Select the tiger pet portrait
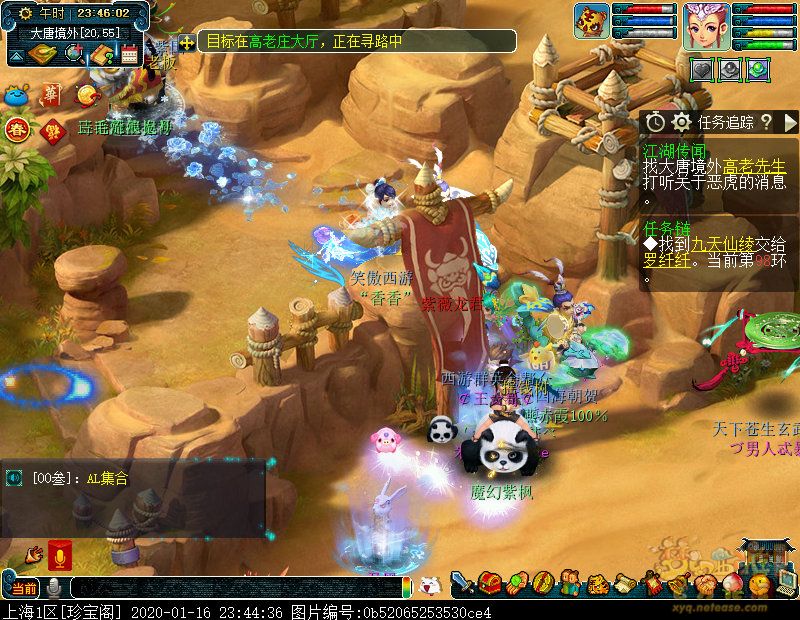 (x=593, y=22)
